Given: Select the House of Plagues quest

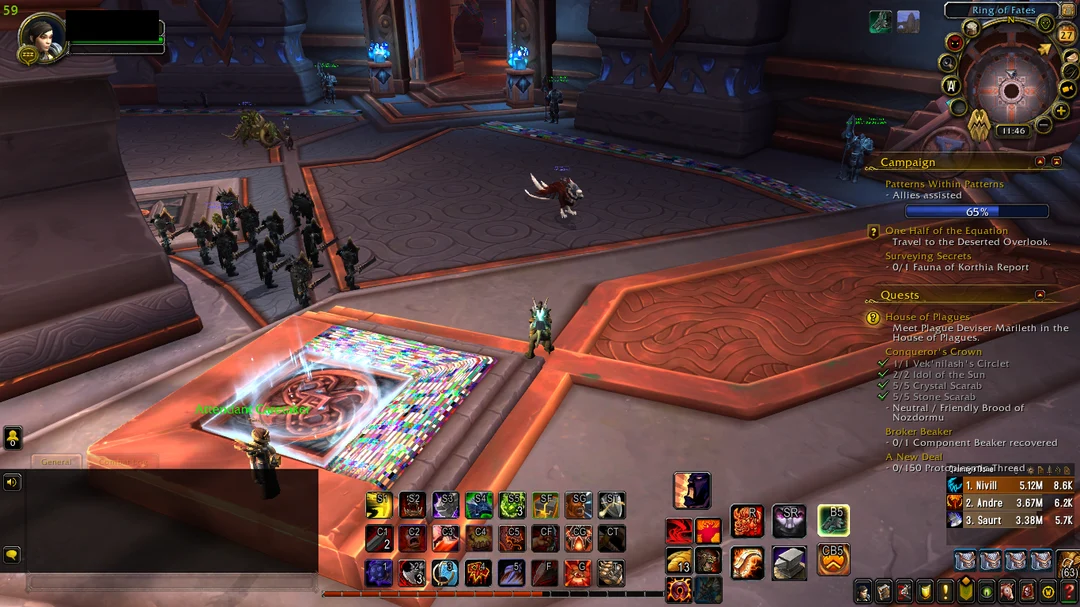Looking at the screenshot, I should tap(927, 317).
